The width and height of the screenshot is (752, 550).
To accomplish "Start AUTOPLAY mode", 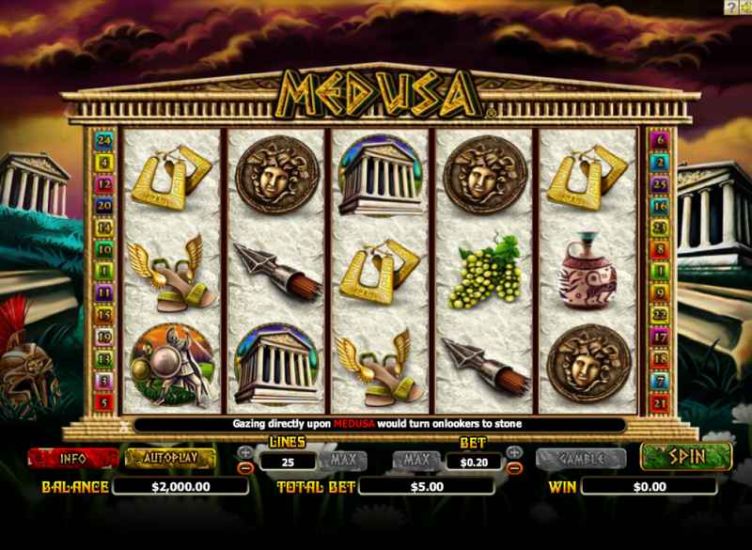I will [x=170, y=459].
